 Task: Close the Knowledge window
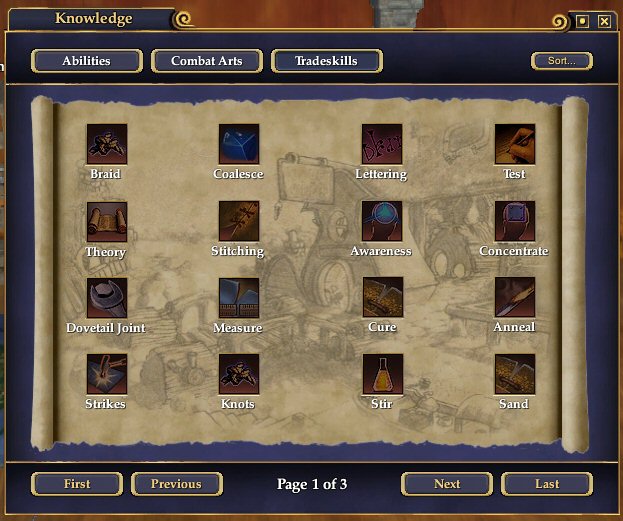point(604,20)
